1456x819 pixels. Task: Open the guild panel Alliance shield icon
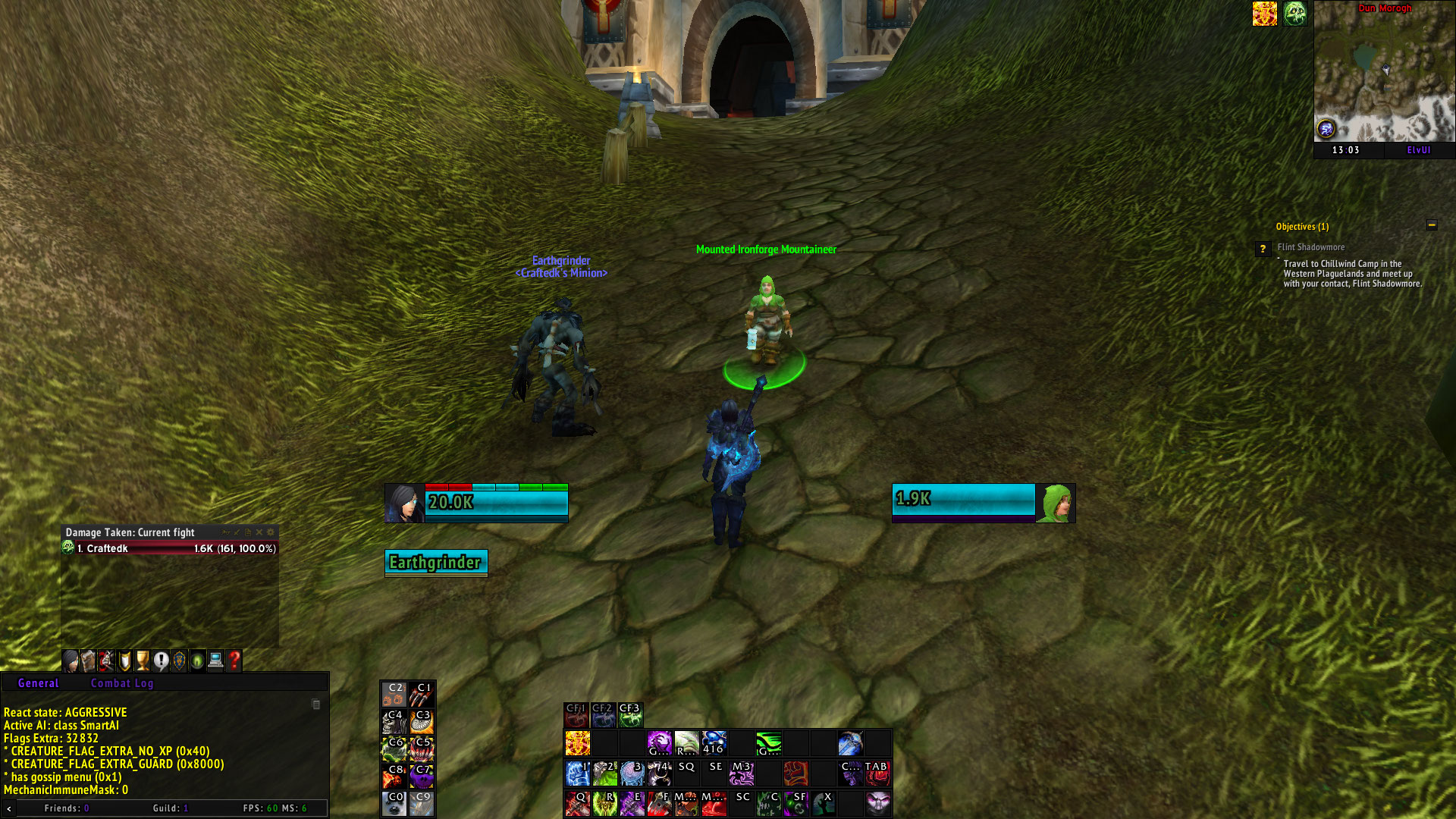pyautogui.click(x=180, y=661)
